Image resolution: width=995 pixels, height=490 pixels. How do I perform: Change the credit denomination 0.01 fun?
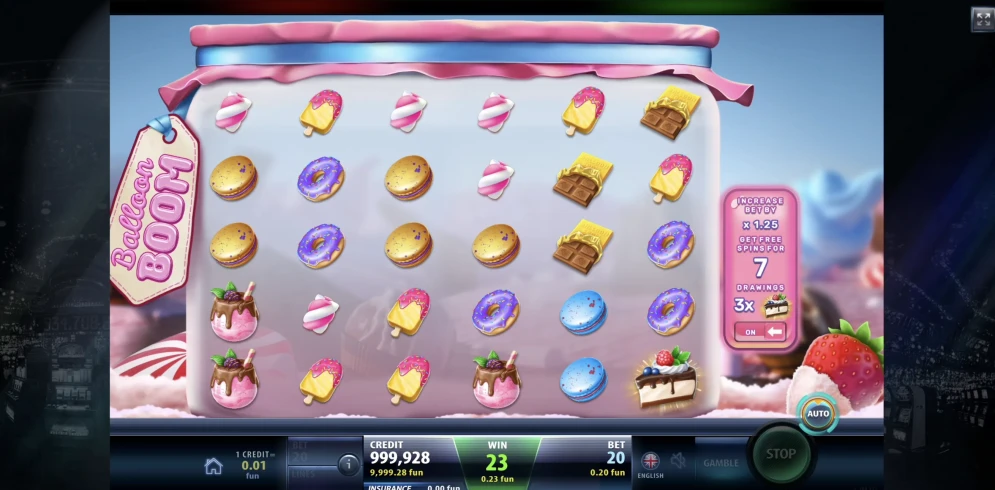(x=253, y=465)
